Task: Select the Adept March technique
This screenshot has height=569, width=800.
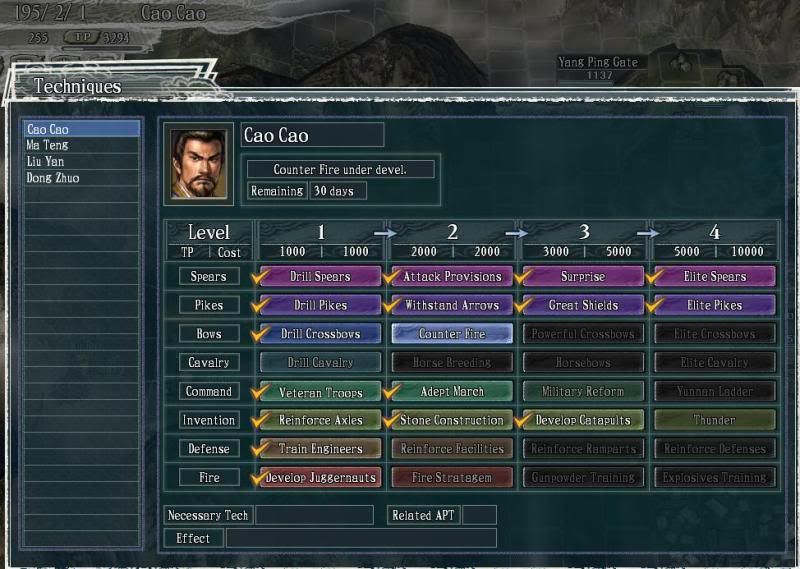Action: [x=452, y=391]
